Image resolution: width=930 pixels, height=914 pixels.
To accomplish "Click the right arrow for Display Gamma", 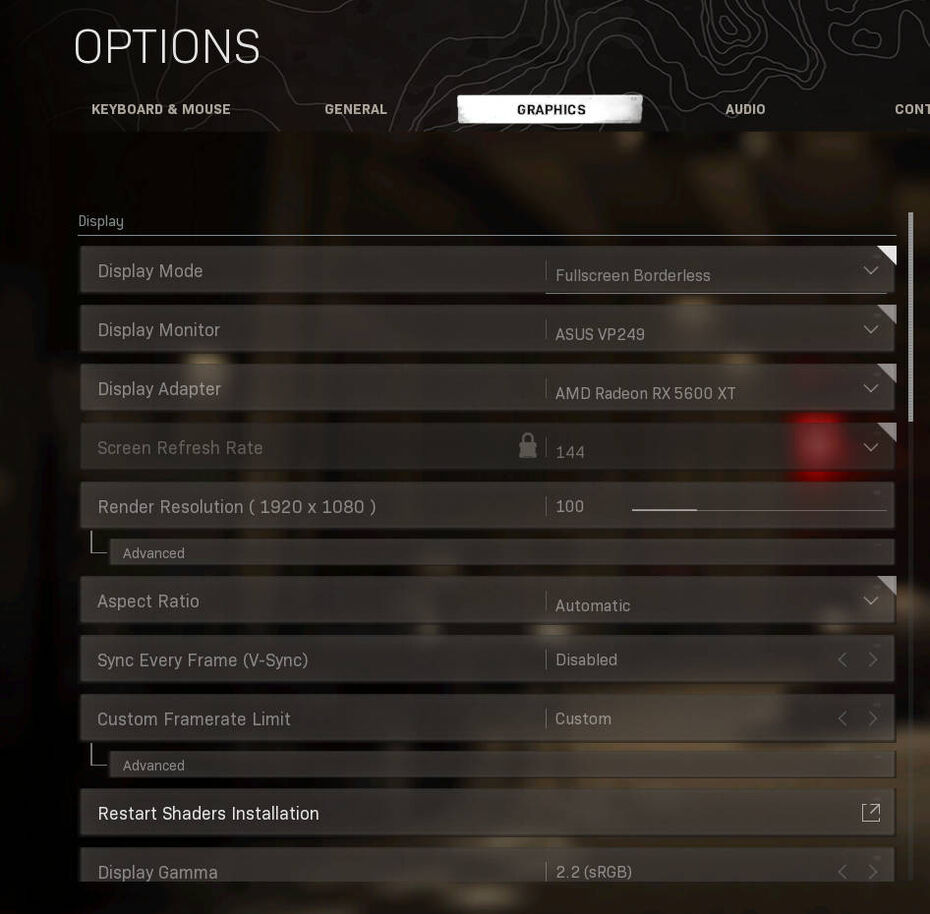I will coord(873,872).
